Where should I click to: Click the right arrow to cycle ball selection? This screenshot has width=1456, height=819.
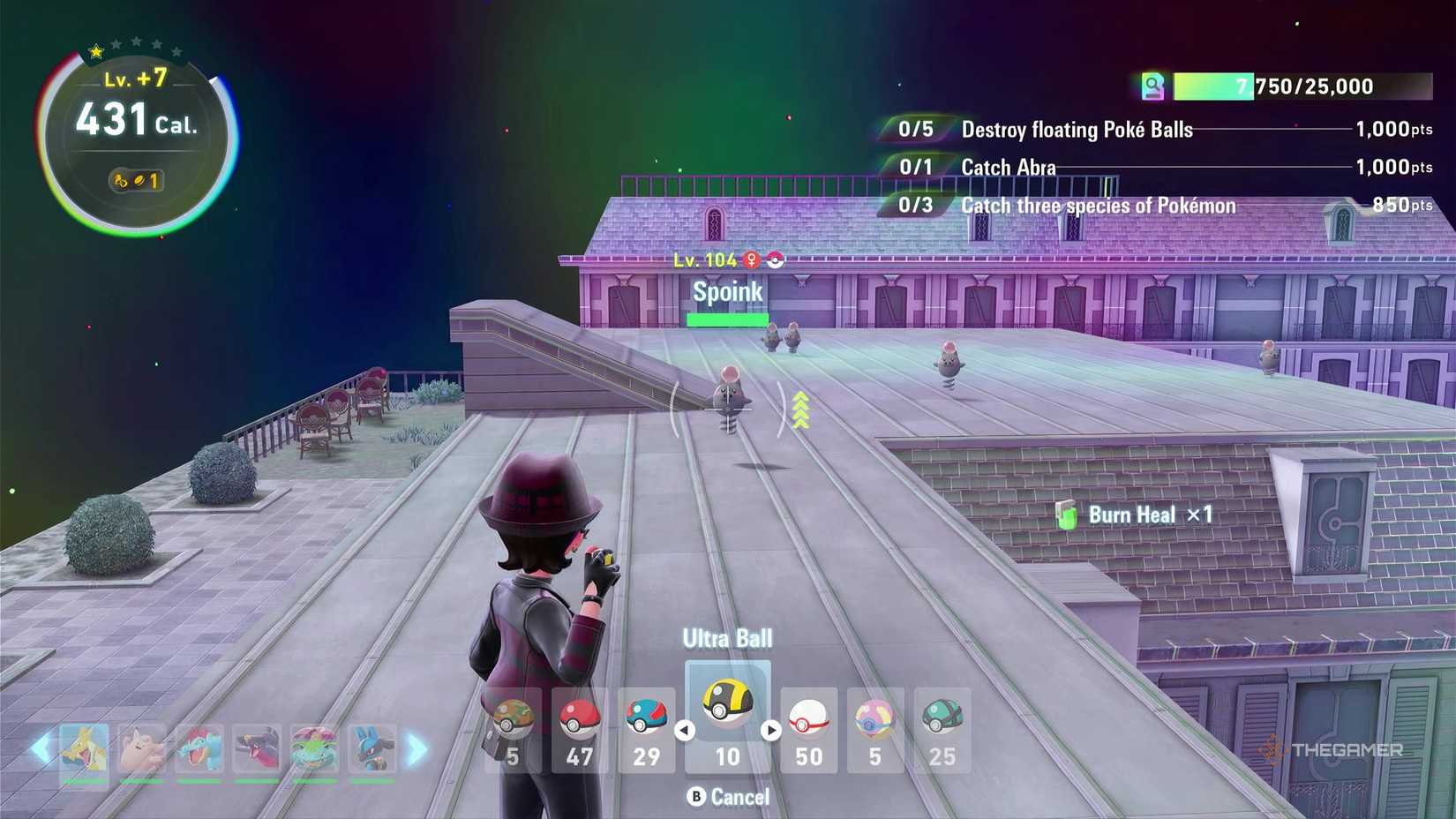pyautogui.click(x=774, y=730)
